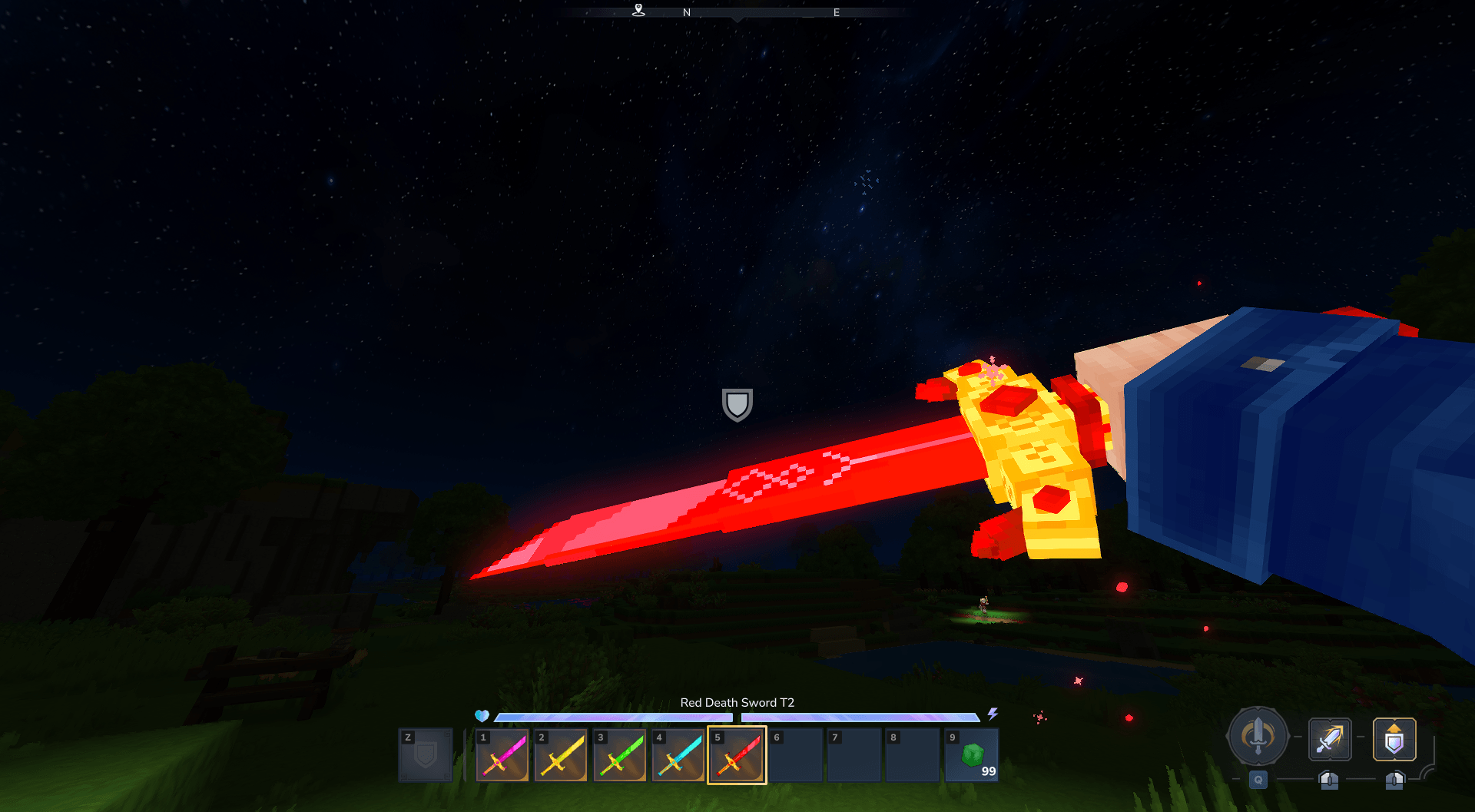
Task: Click the location marker on the compass bar
Action: tap(638, 10)
